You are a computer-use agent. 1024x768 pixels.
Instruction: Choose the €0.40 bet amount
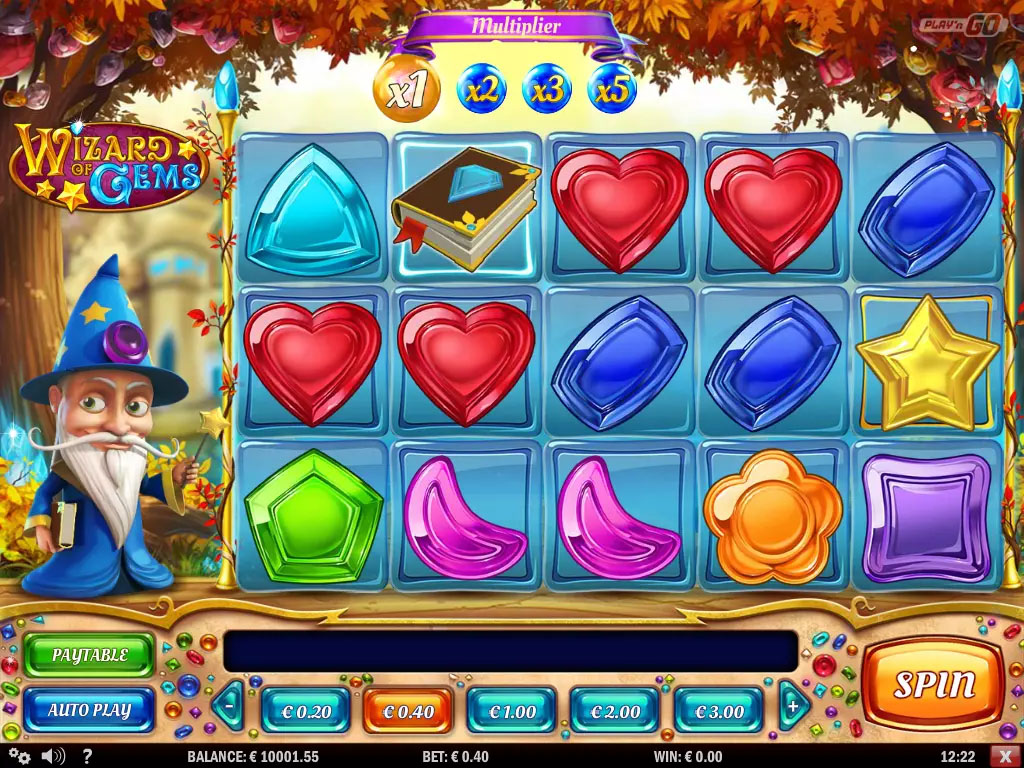click(x=408, y=711)
